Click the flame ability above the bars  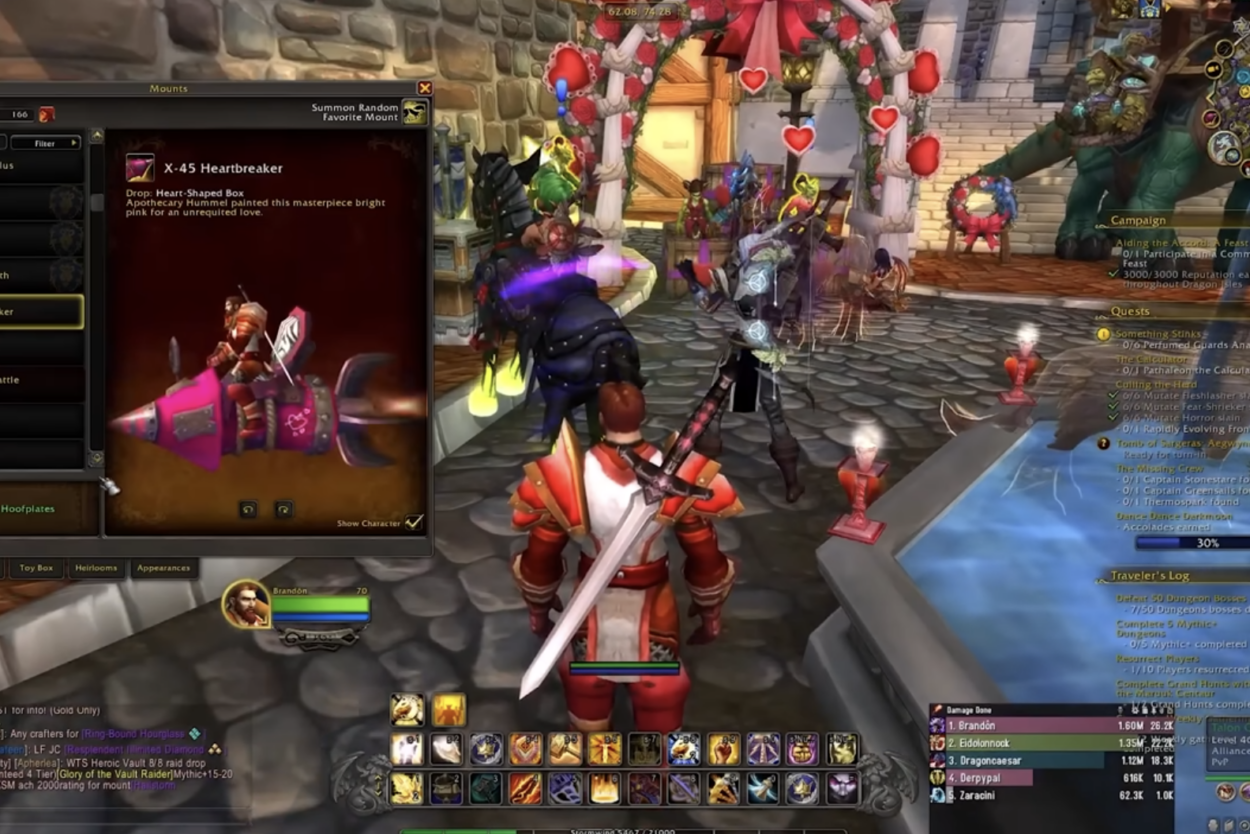tap(449, 710)
